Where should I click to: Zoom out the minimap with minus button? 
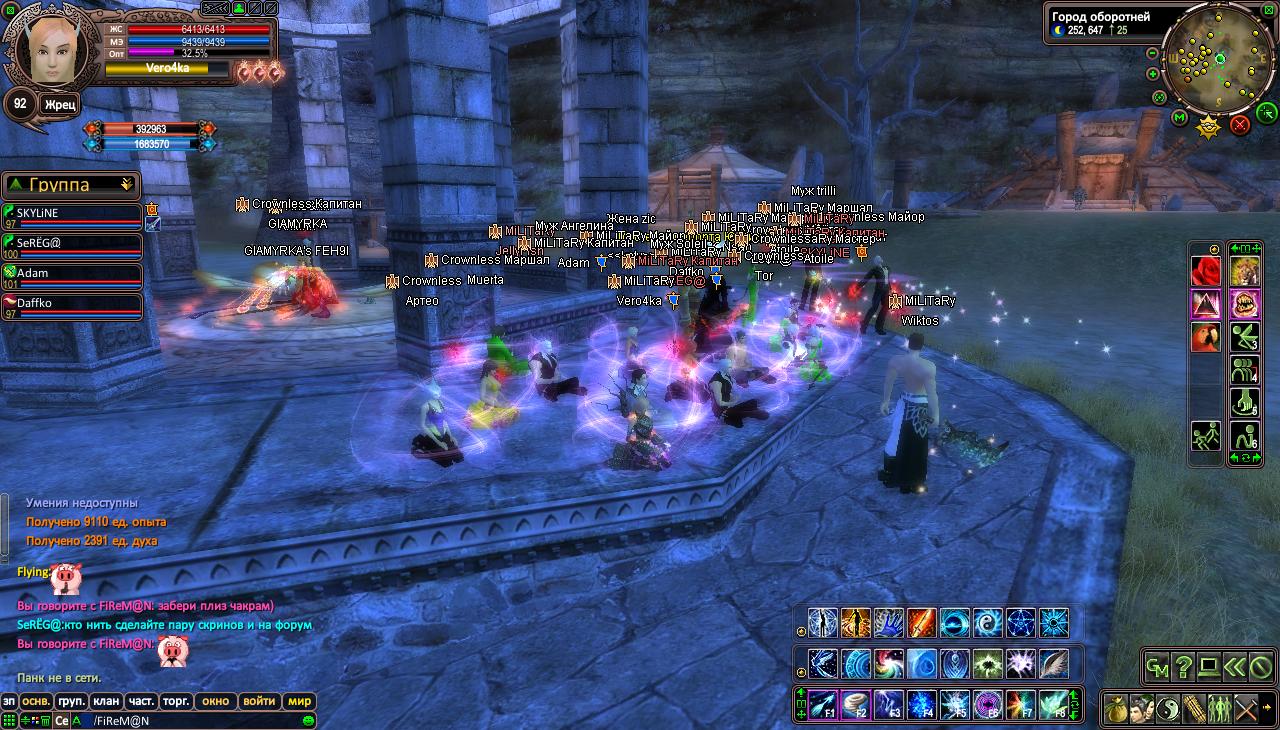click(x=1152, y=53)
